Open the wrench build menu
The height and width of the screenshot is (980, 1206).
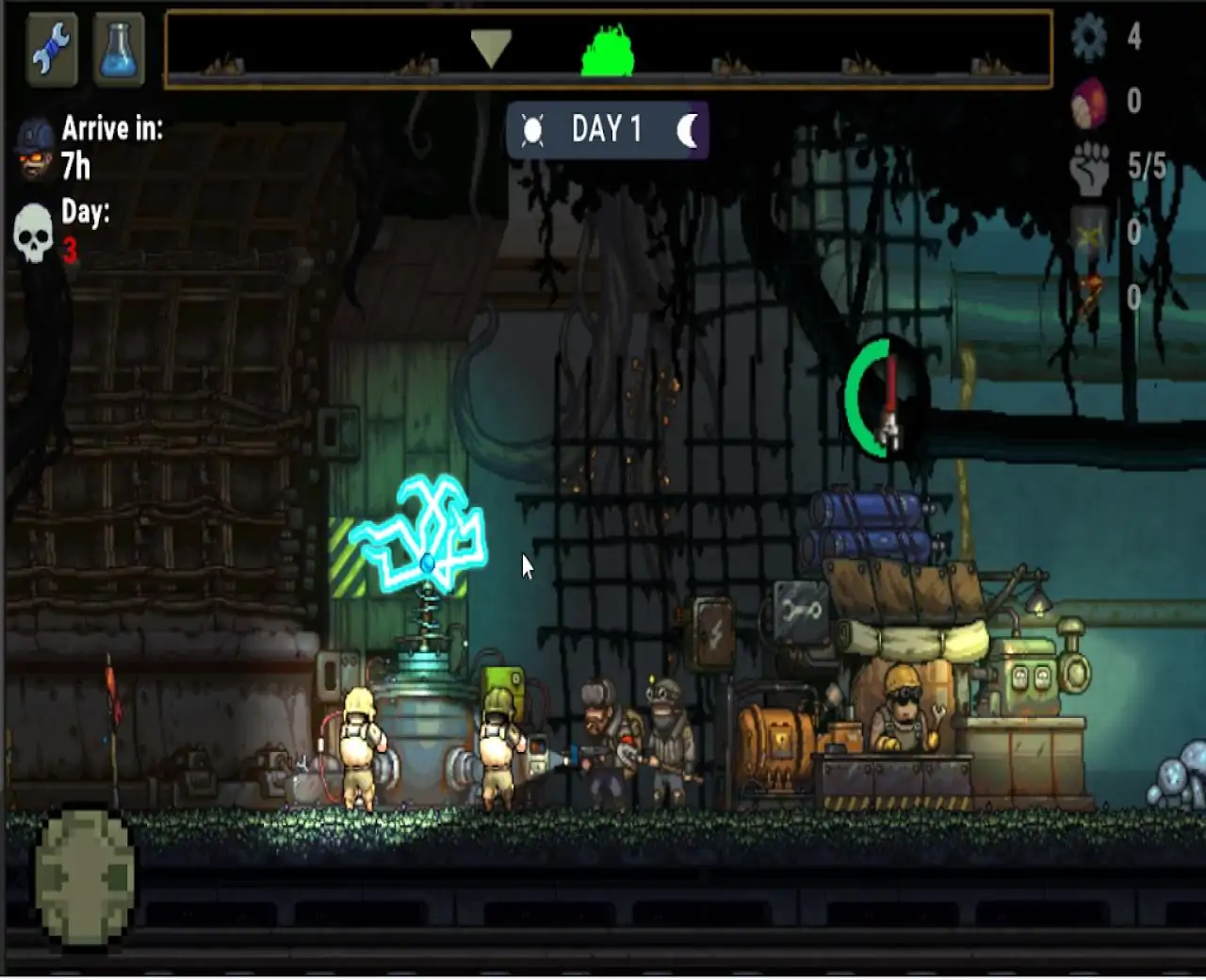click(x=51, y=49)
